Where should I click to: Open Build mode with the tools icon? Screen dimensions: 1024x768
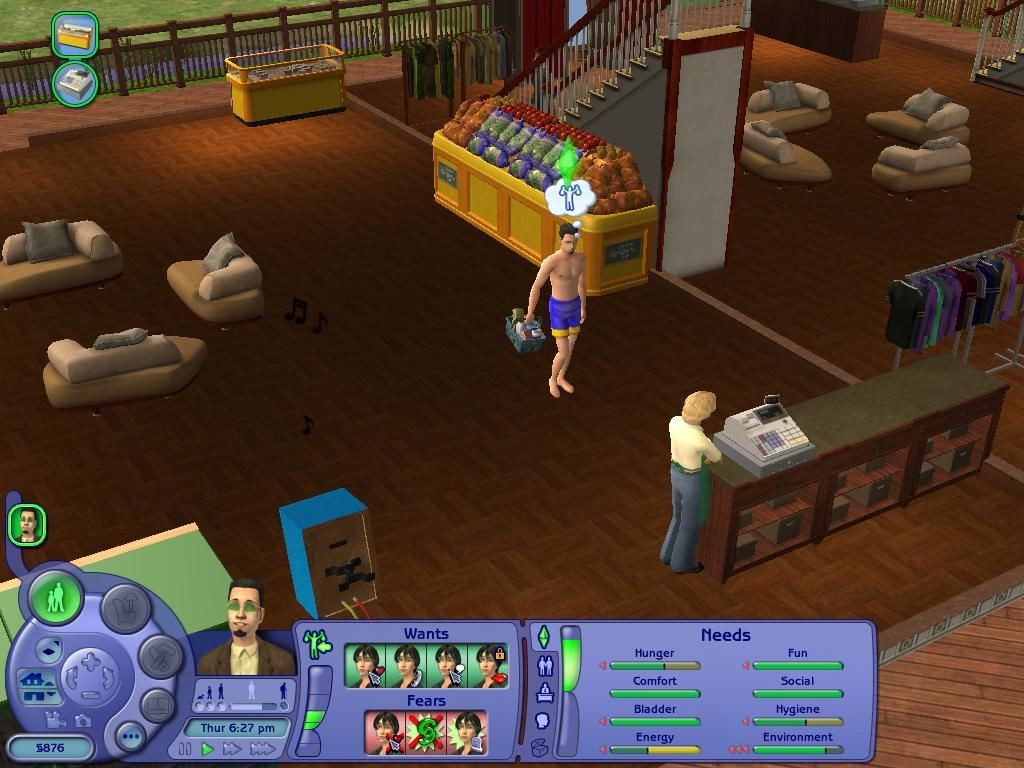[x=160, y=657]
